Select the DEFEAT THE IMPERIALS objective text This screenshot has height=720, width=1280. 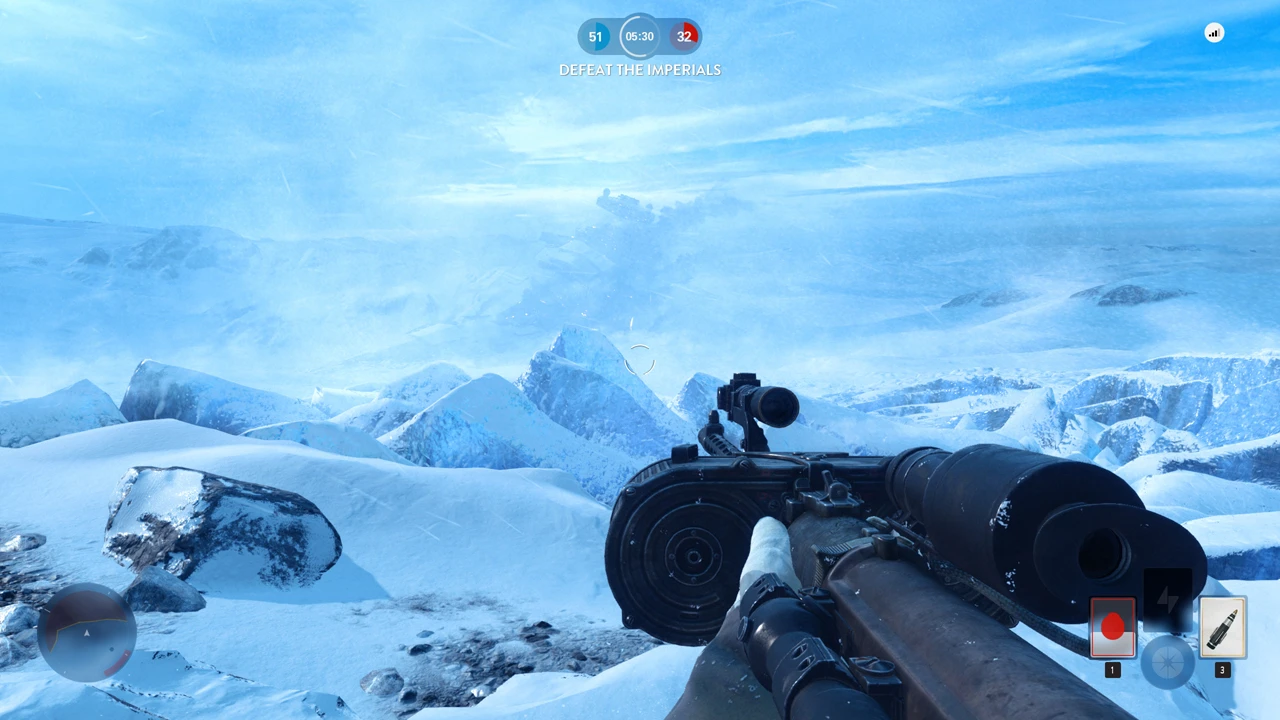coord(639,70)
